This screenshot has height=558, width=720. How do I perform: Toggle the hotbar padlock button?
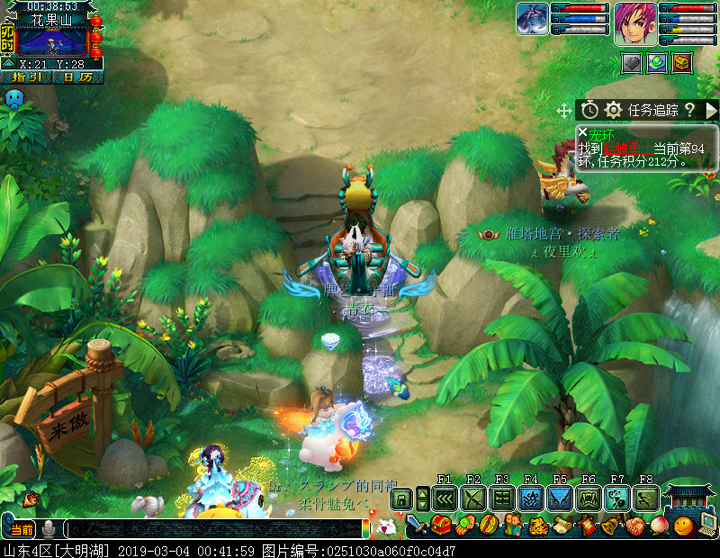(402, 499)
